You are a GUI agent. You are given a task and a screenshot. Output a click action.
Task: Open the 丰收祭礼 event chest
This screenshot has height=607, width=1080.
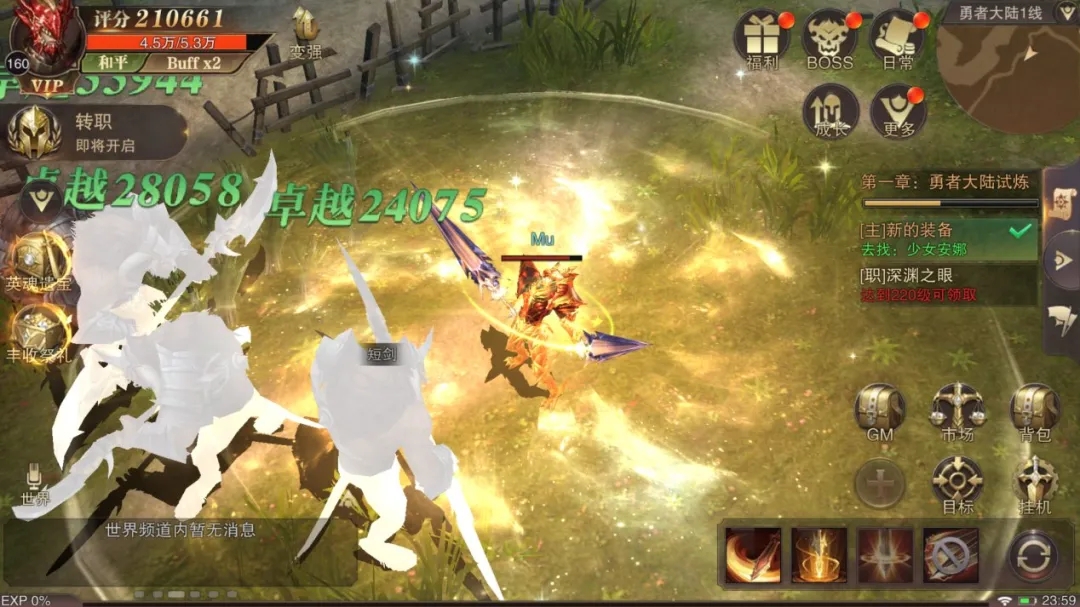point(38,333)
